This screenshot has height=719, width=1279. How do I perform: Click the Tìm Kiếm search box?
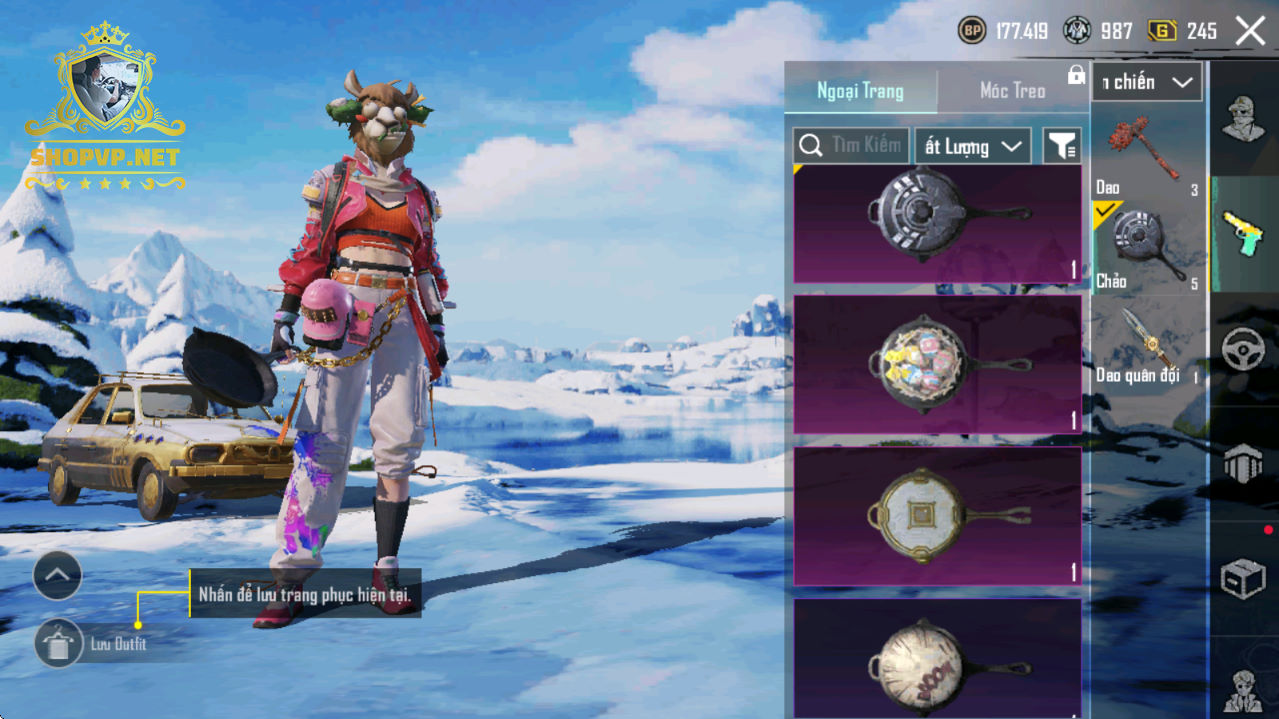851,146
